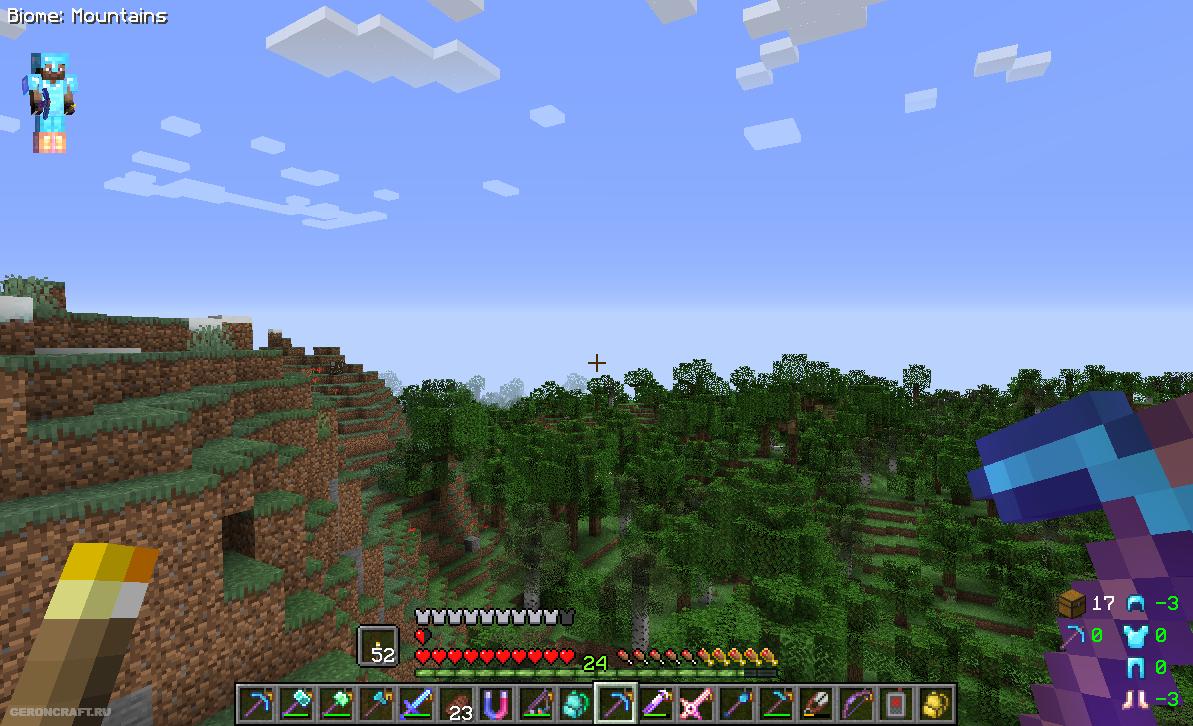Image resolution: width=1193 pixels, height=726 pixels.
Task: Select the red device hotbar slot
Action: (894, 704)
